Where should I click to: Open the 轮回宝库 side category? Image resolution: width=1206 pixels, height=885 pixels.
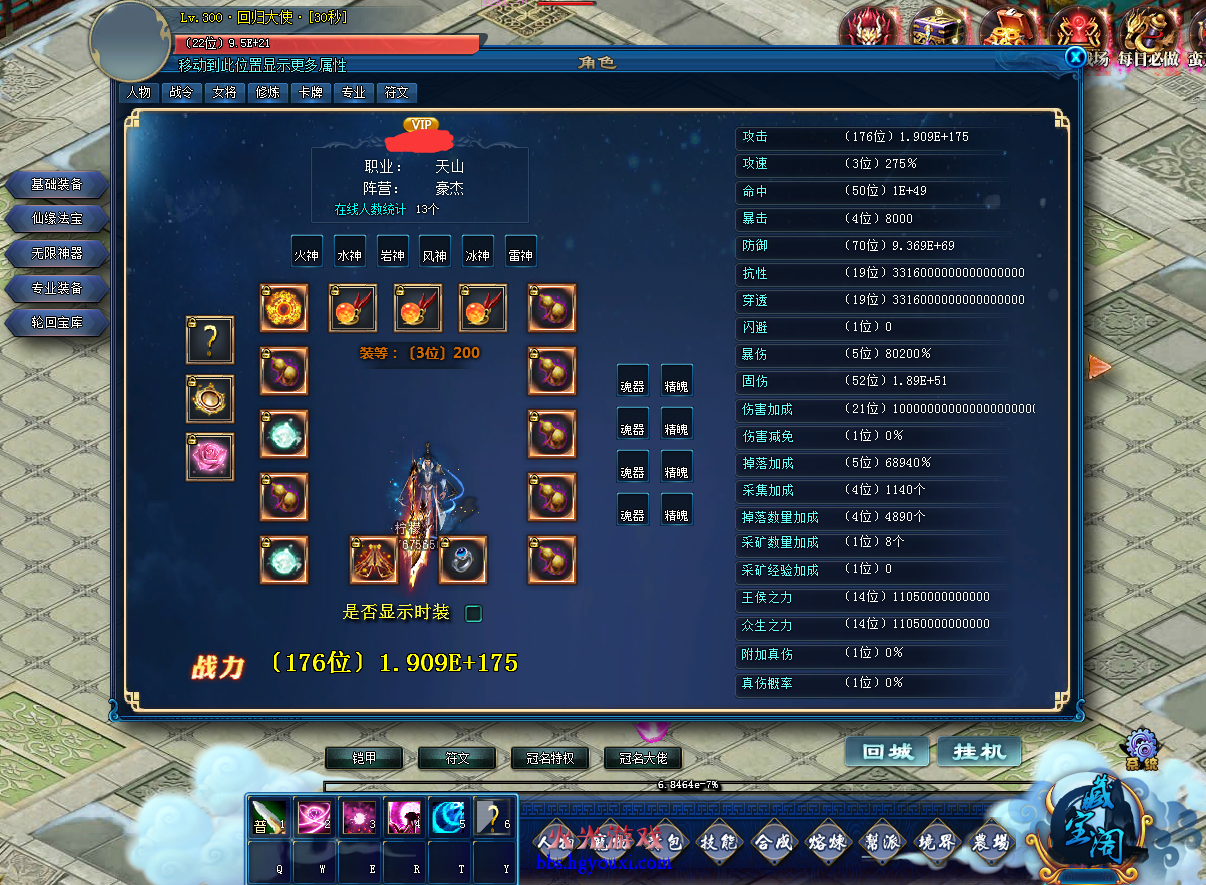point(57,323)
